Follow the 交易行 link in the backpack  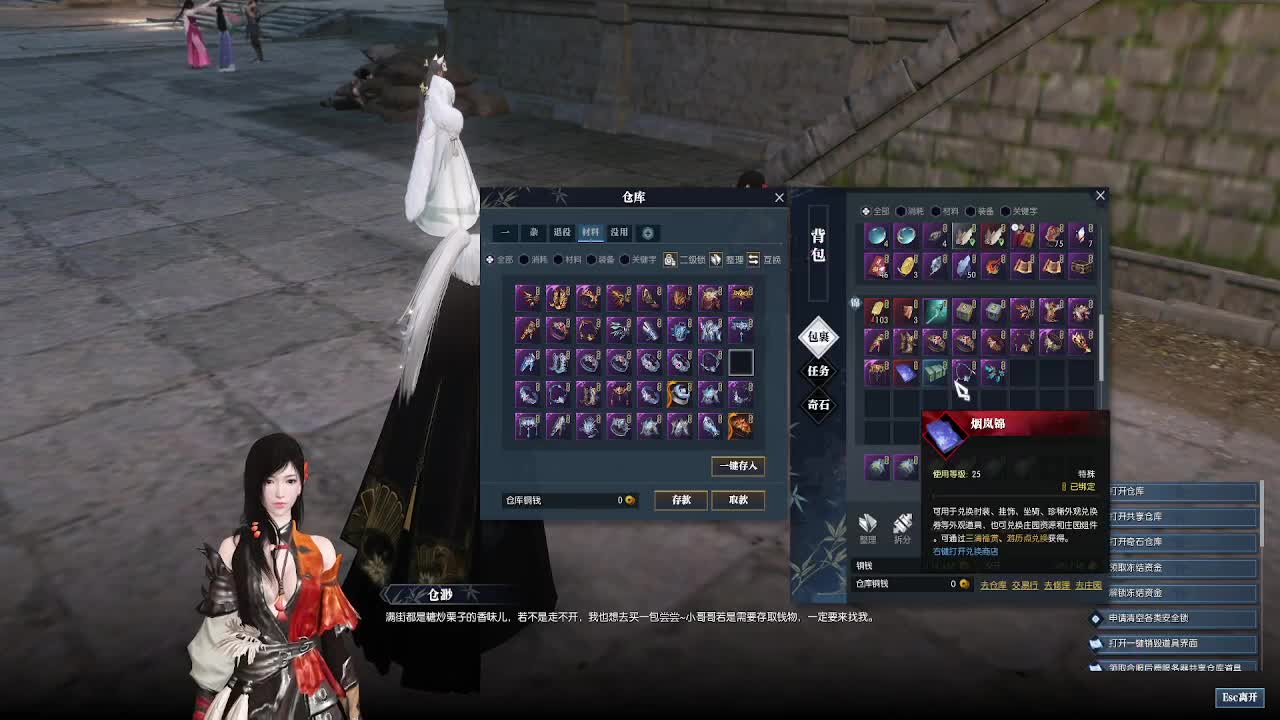point(1024,585)
